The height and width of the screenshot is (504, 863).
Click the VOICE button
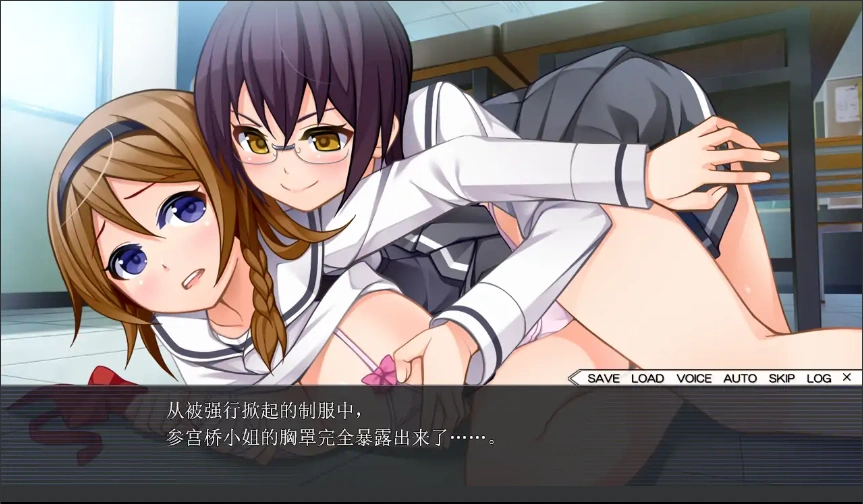coord(694,378)
